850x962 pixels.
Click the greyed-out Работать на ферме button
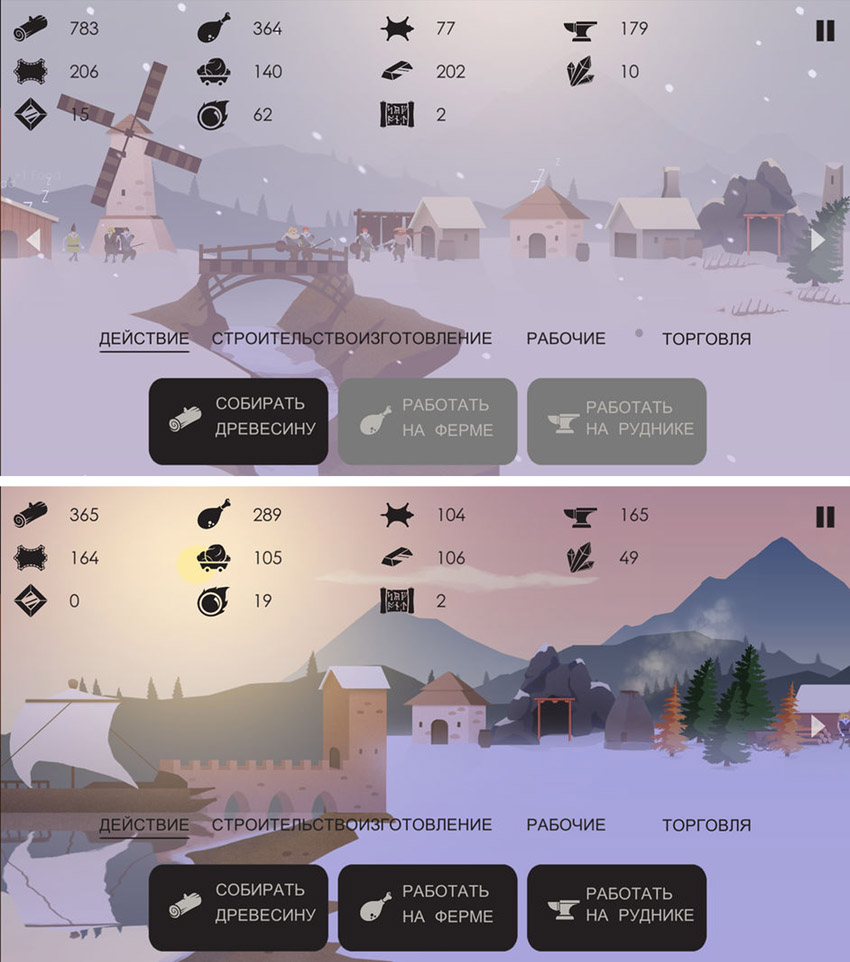427,421
